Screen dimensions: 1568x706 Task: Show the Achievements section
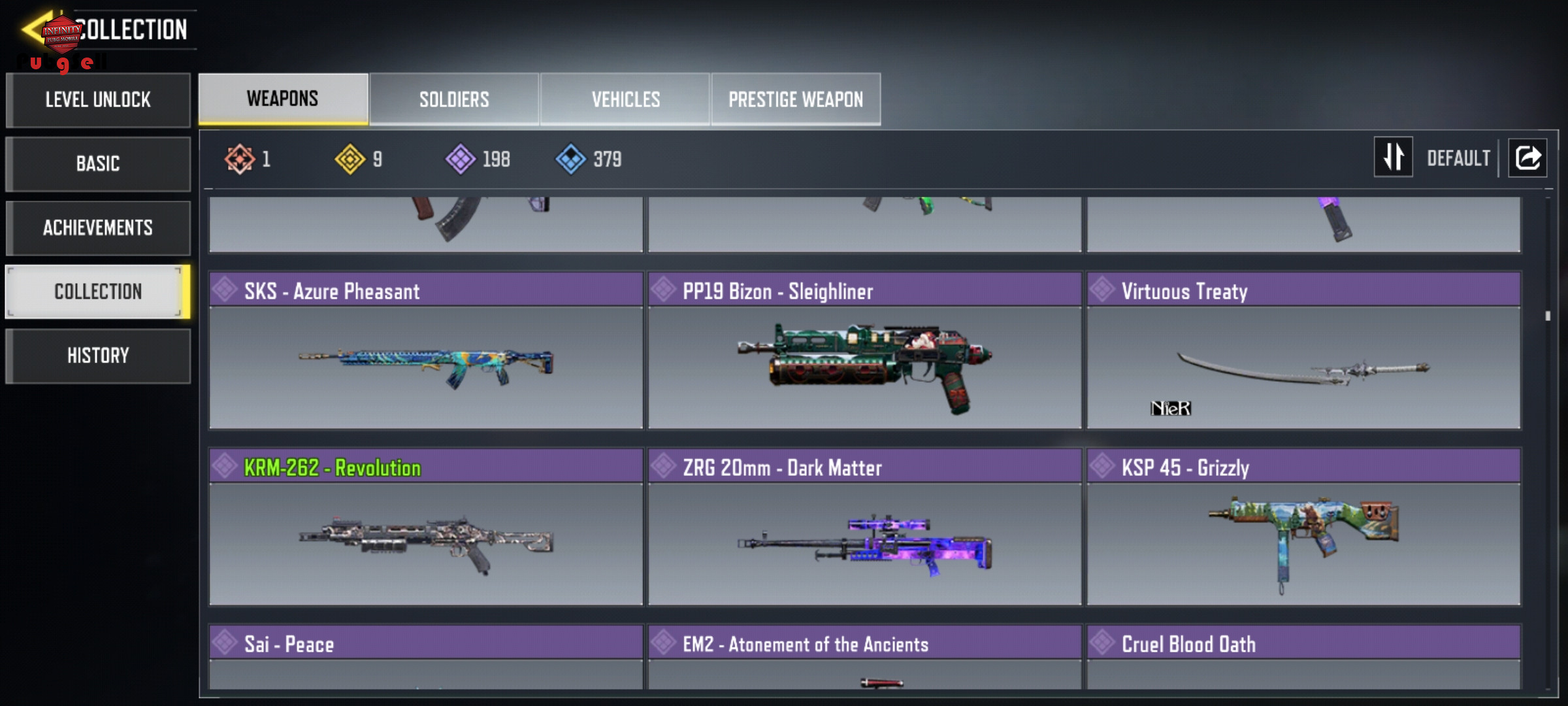pos(98,227)
